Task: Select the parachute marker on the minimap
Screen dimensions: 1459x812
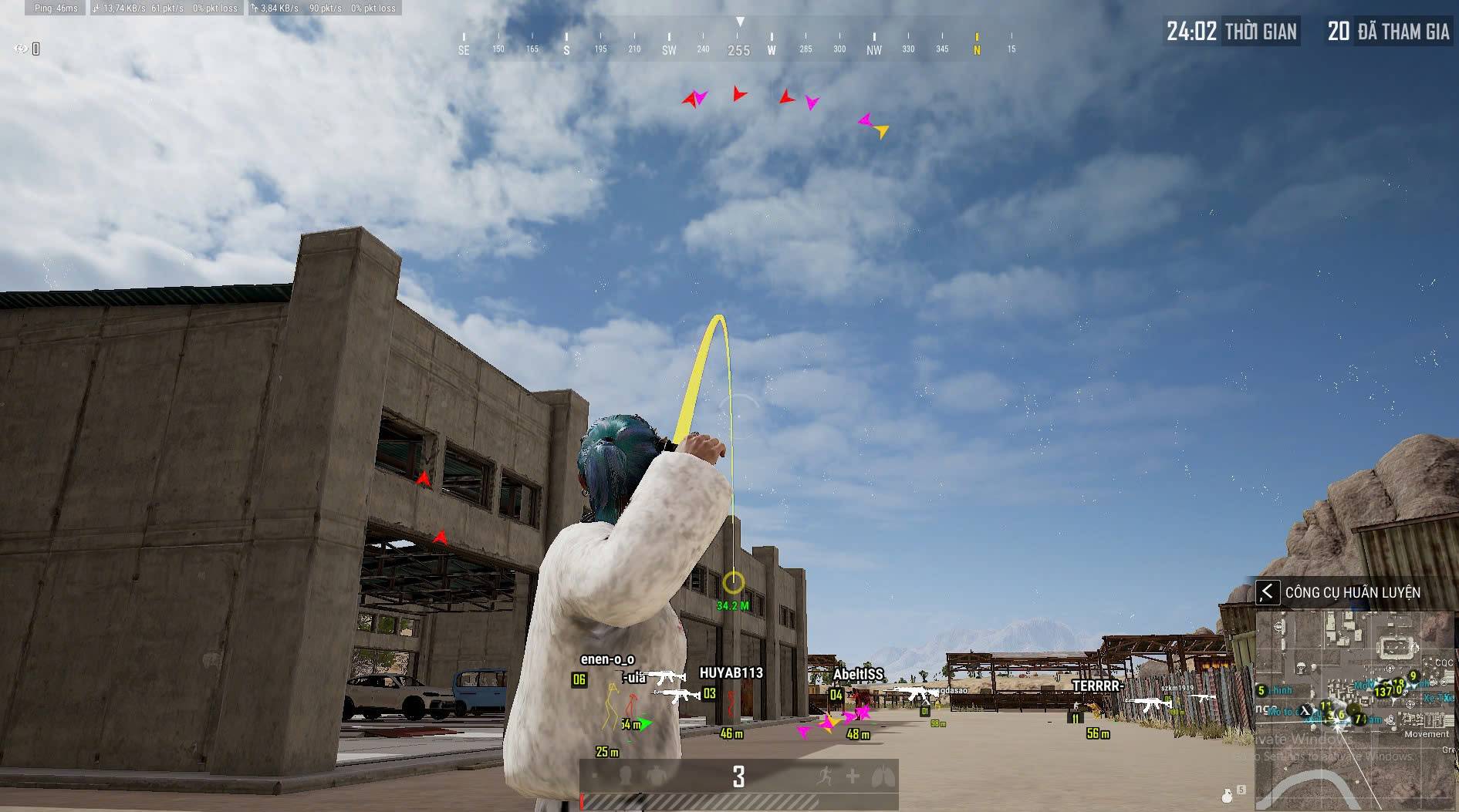Action: tap(1300, 666)
